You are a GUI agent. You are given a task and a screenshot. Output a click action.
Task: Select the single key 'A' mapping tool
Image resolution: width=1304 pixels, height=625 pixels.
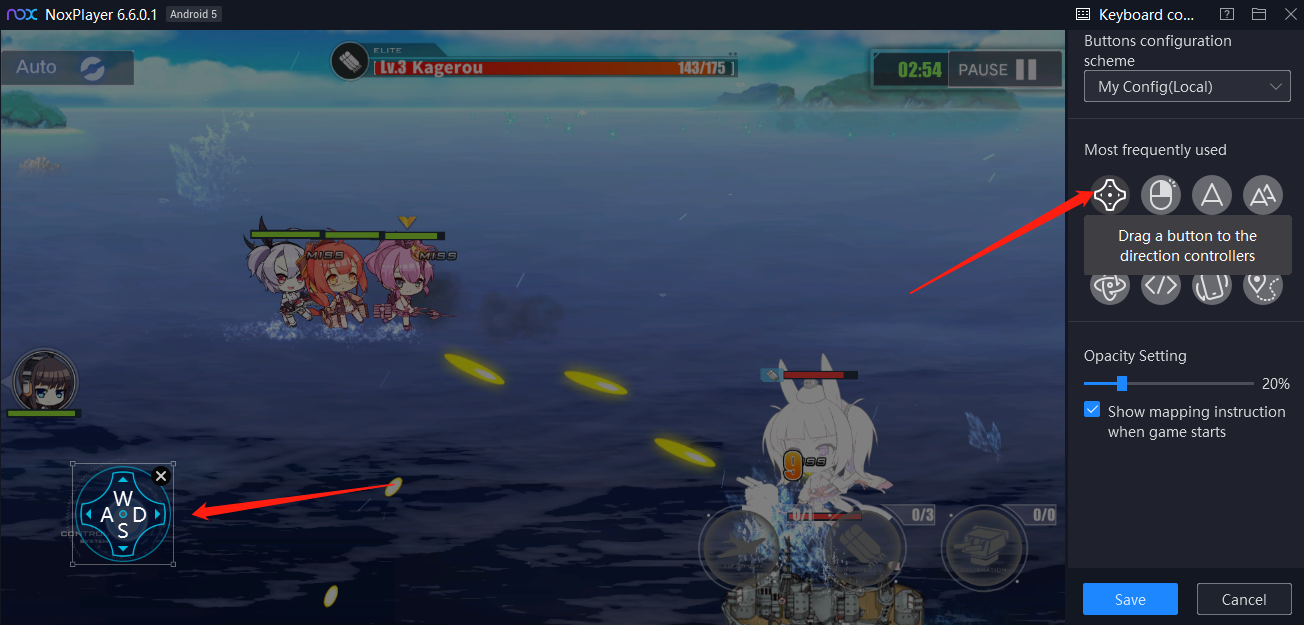tap(1212, 195)
